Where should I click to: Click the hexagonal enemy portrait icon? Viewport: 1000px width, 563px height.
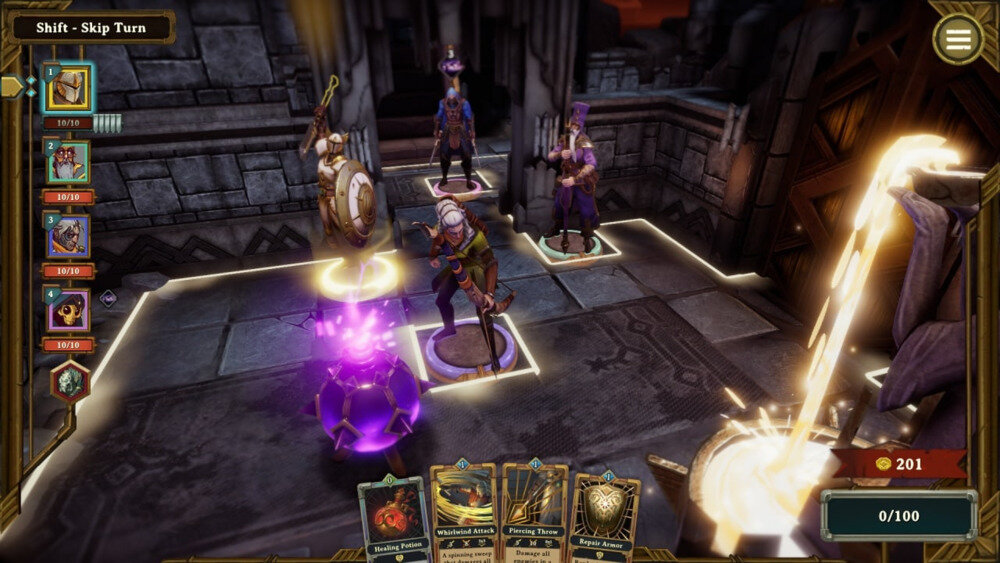pos(70,381)
